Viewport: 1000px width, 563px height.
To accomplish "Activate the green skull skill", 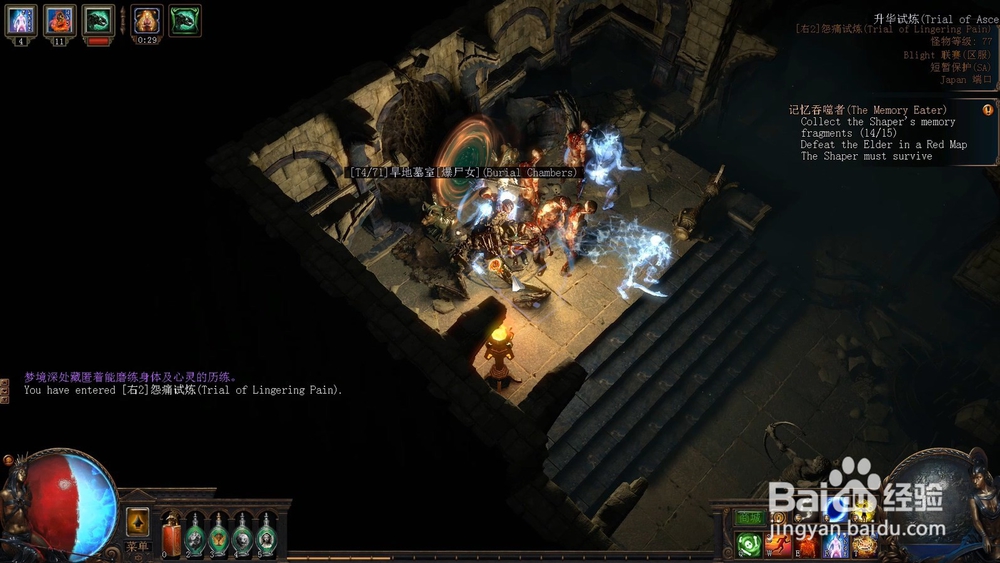I will coord(749,545).
